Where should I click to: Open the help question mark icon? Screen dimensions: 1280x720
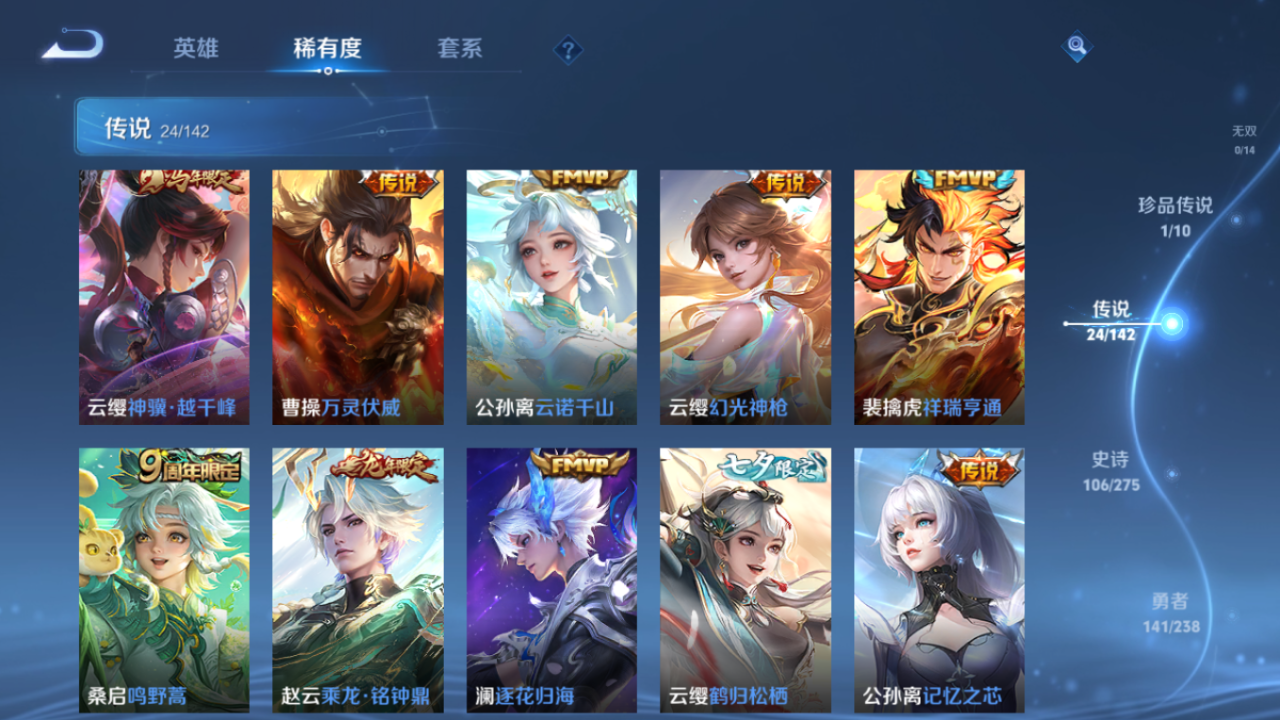[x=567, y=47]
